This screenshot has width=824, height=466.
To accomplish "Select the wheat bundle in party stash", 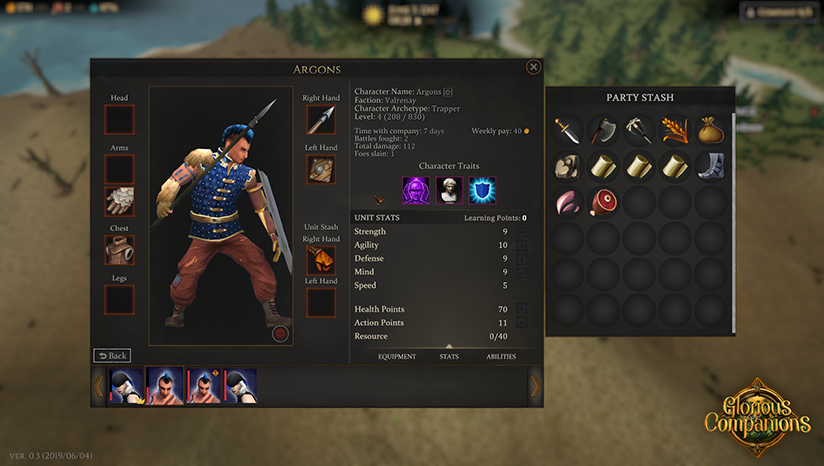I will click(675, 130).
